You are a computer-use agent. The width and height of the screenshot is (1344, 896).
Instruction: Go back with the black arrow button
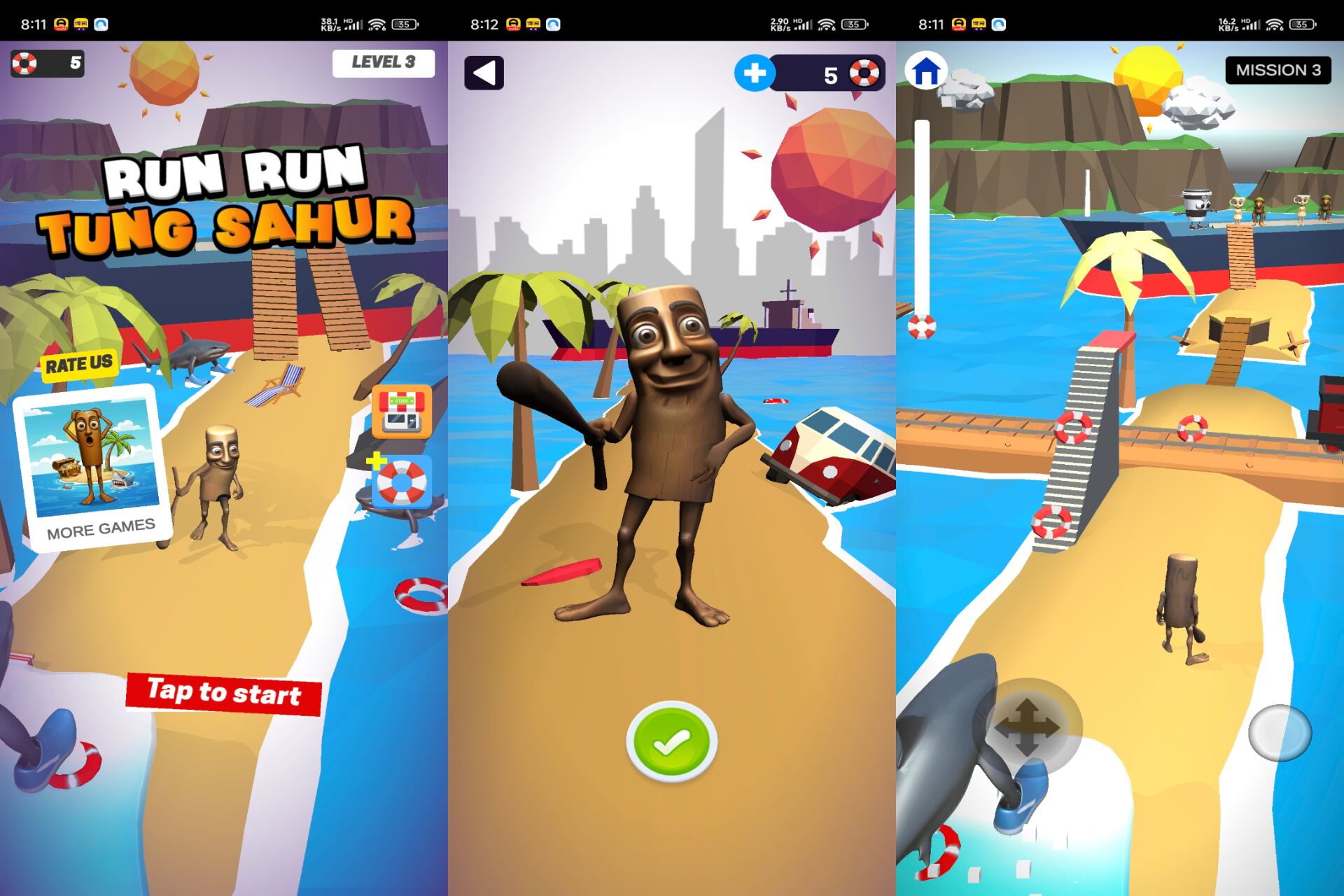[484, 73]
